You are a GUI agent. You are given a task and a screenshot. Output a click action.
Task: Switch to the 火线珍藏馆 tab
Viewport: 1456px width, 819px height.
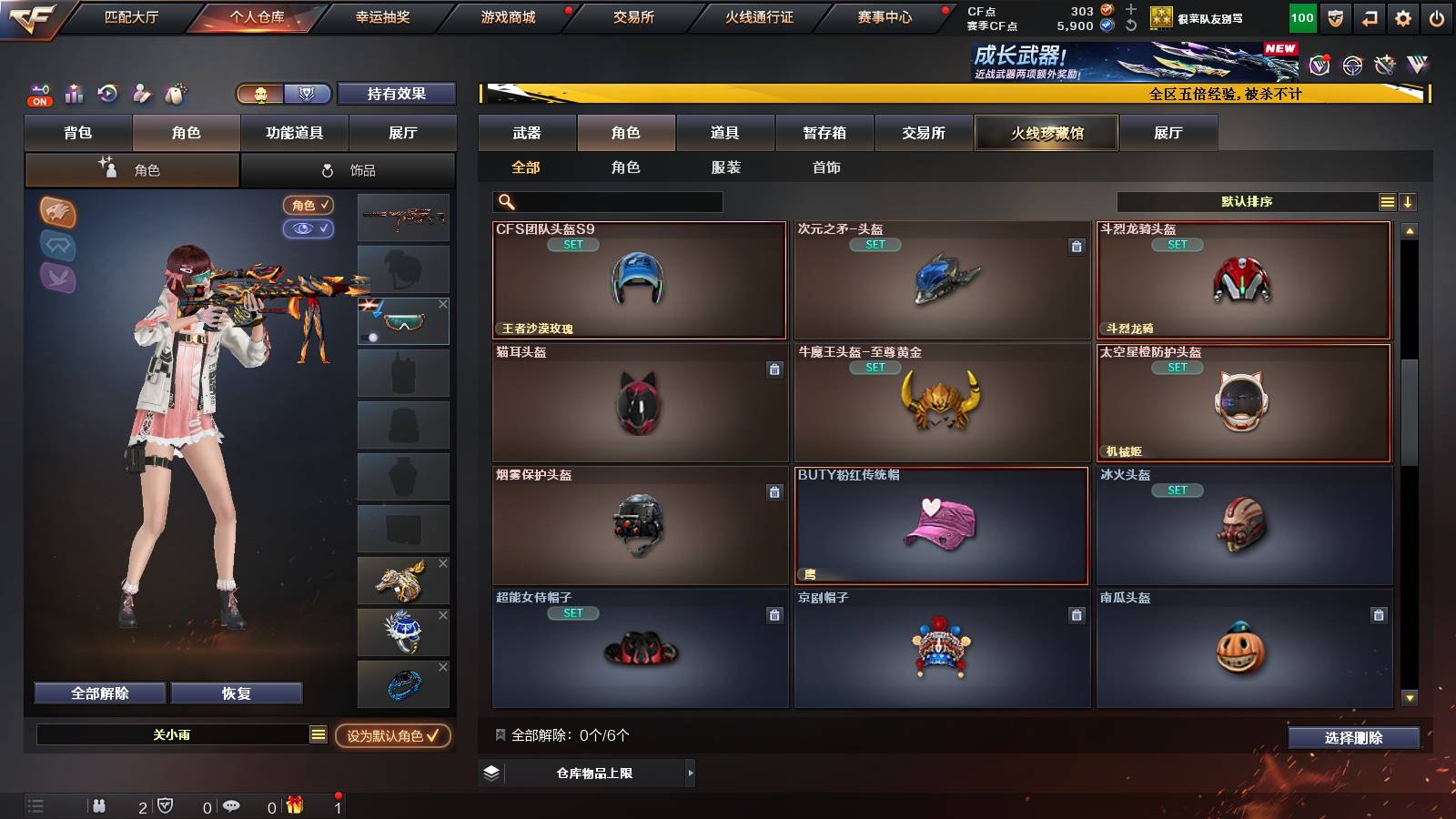[1046, 133]
